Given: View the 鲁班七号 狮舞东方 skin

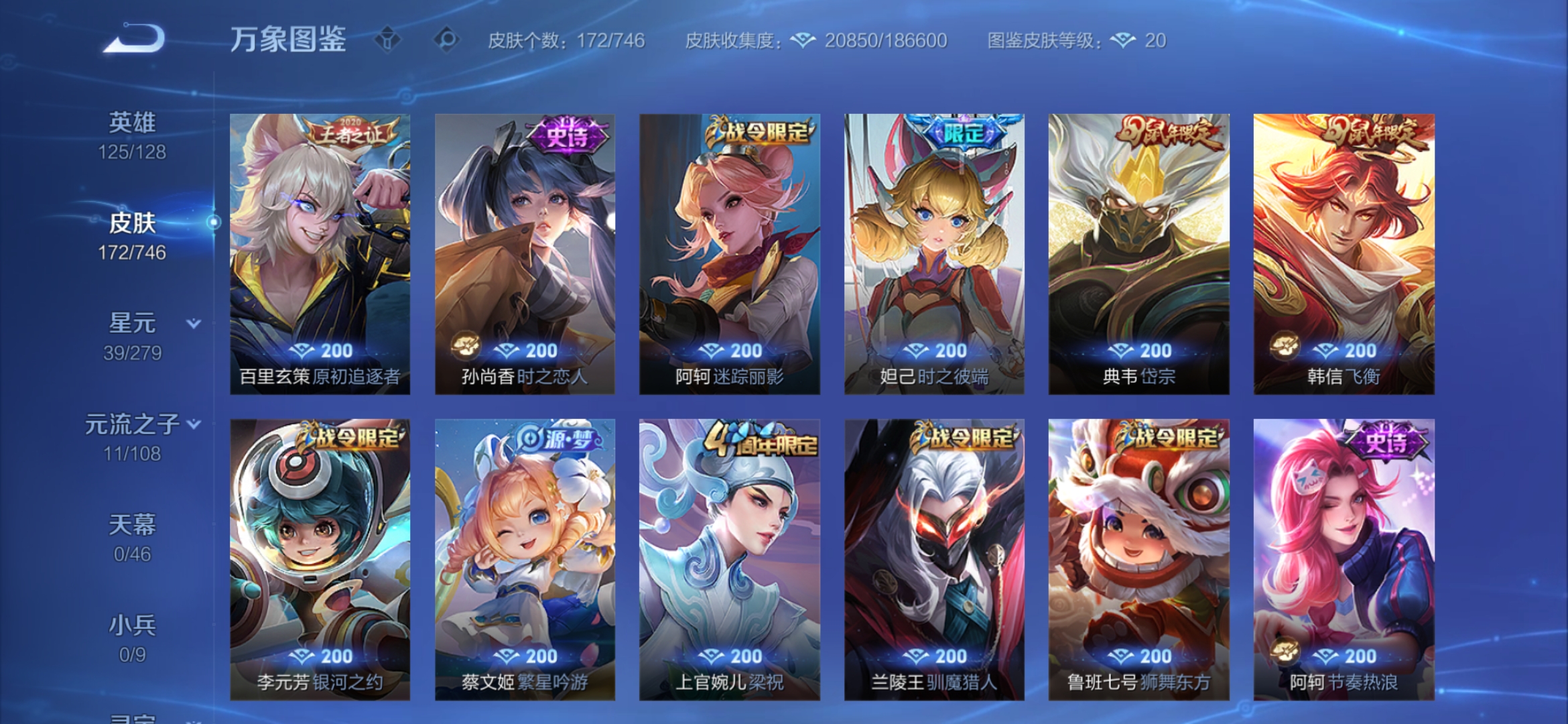Looking at the screenshot, I should tap(1138, 556).
